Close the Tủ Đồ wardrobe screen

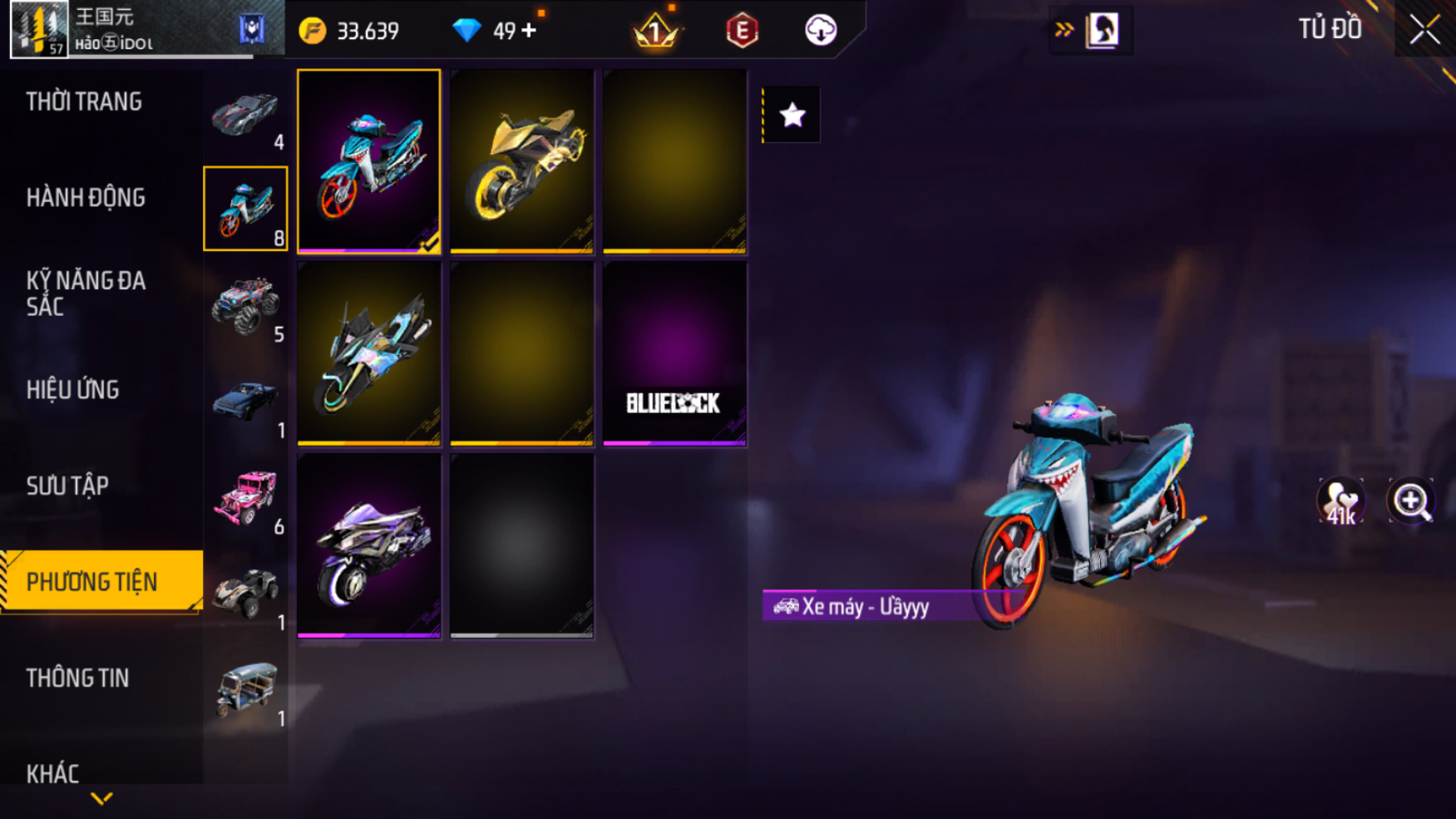(x=1424, y=30)
